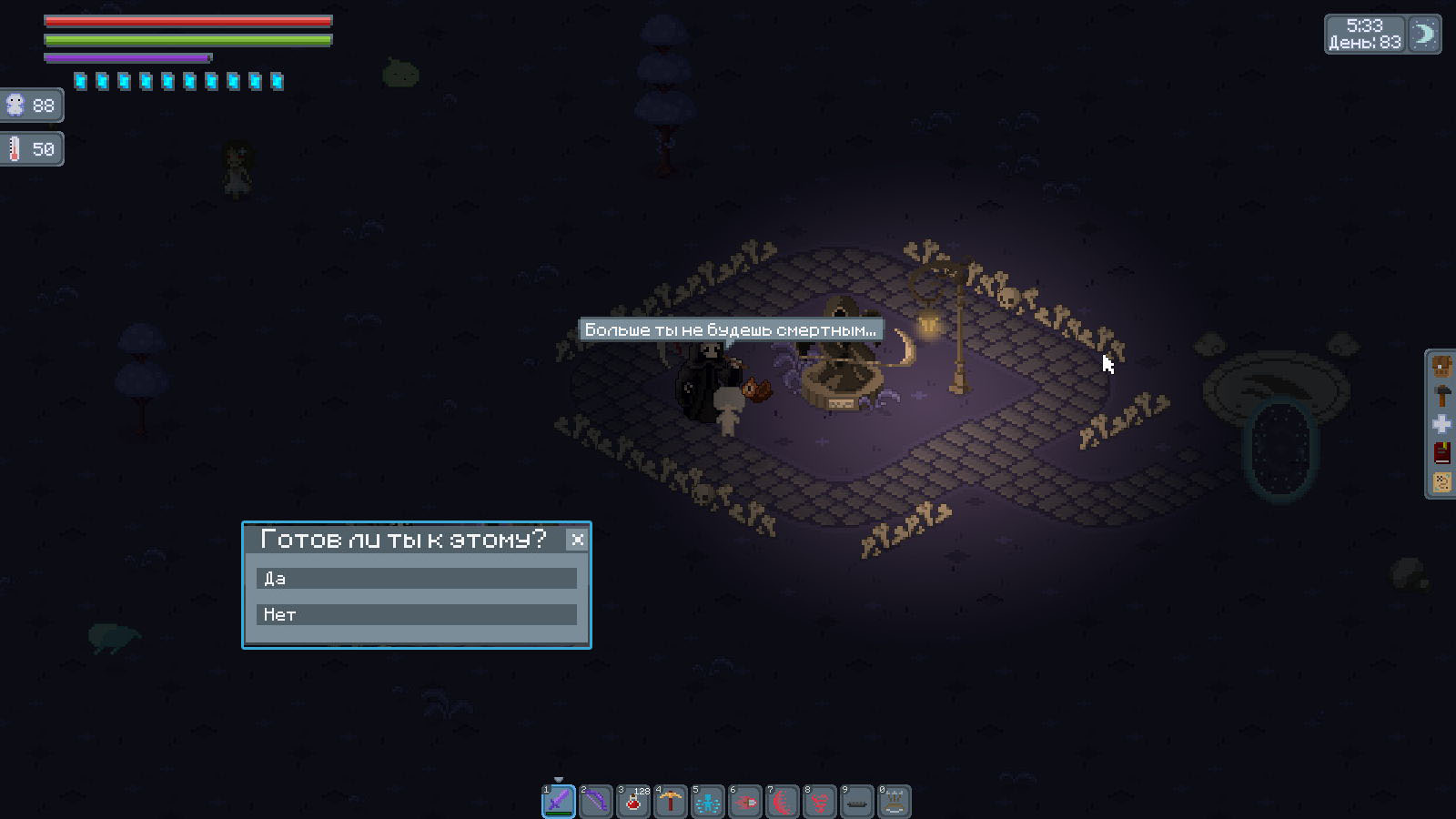The width and height of the screenshot is (1456, 819).
Task: Activate the blue figure ability slot
Action: [708, 802]
